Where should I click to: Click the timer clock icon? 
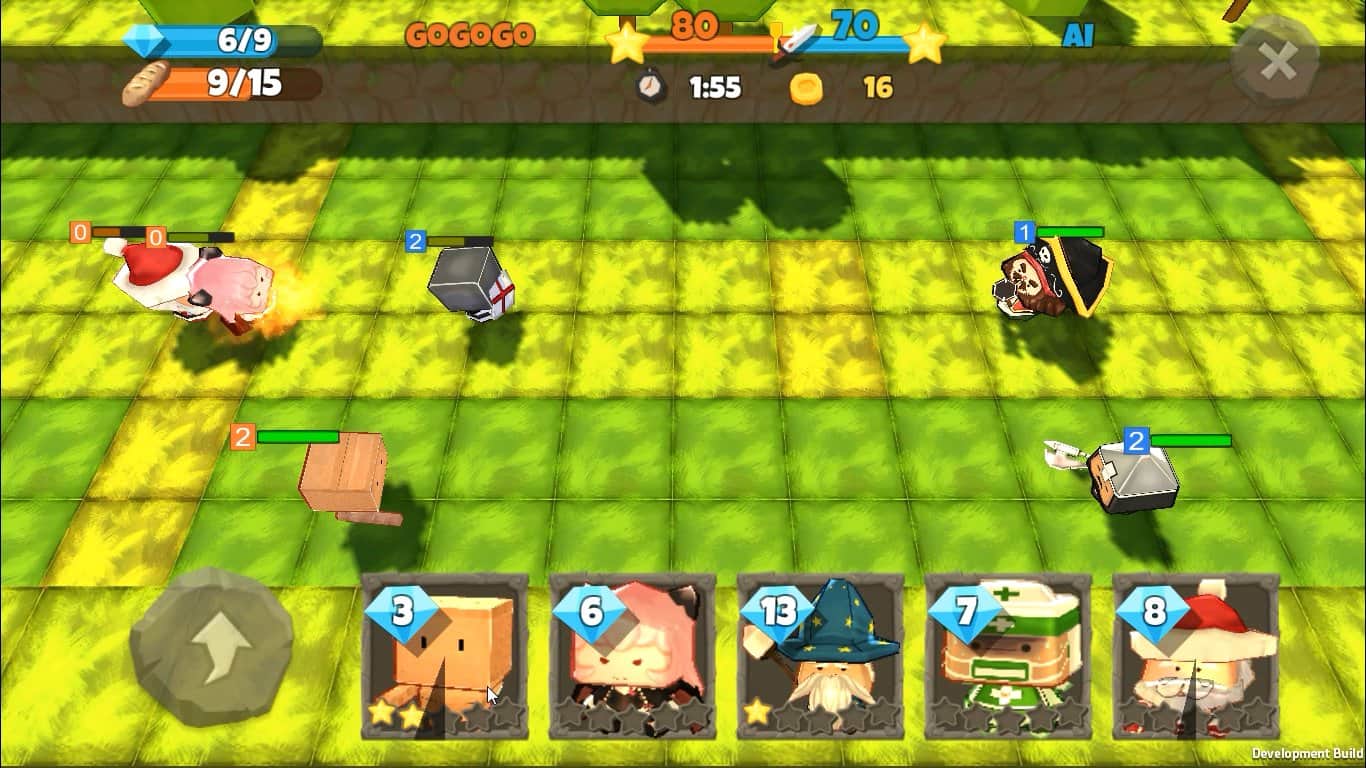pos(651,88)
